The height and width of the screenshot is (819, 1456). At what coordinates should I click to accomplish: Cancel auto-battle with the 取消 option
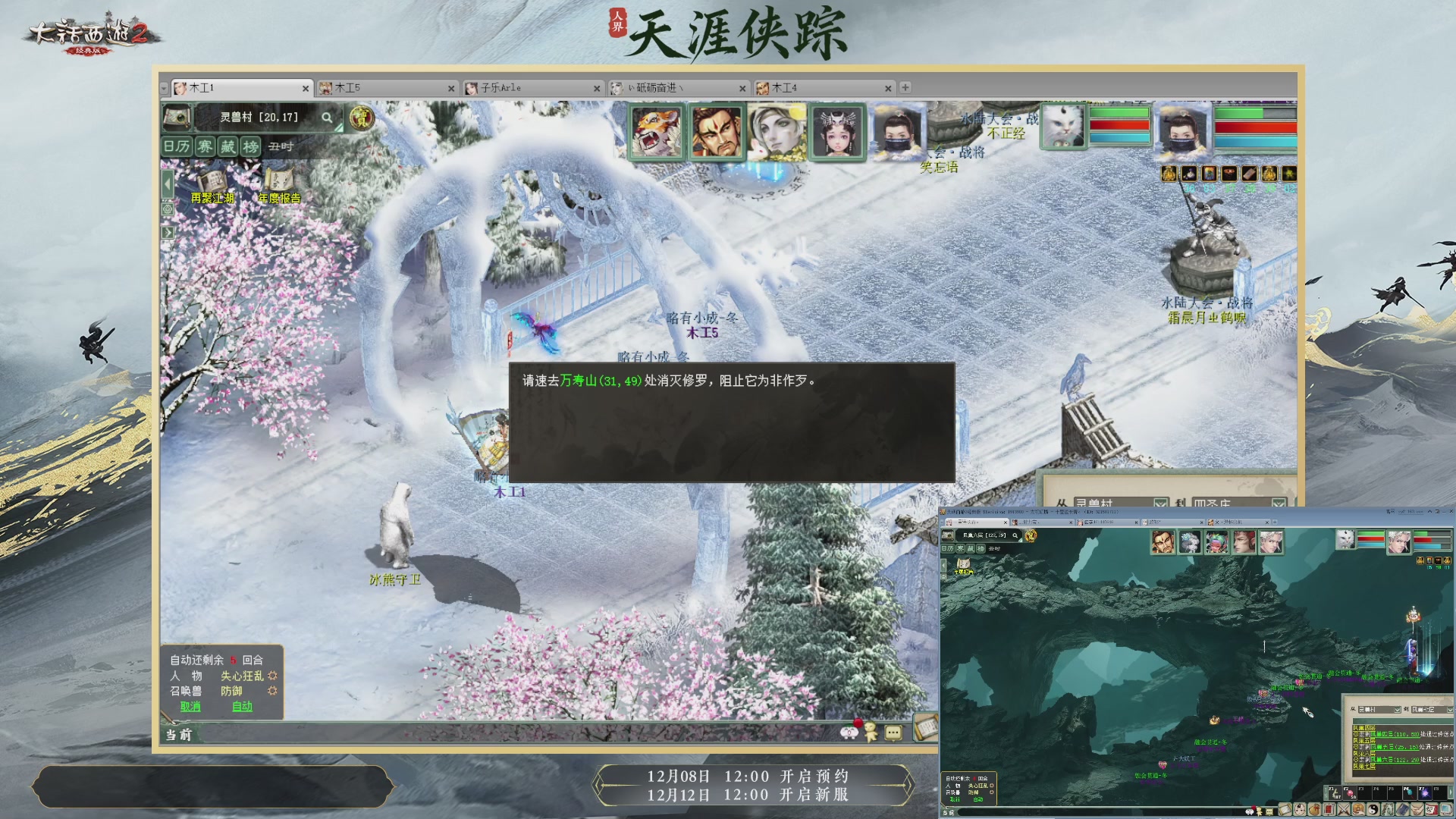tap(190, 706)
